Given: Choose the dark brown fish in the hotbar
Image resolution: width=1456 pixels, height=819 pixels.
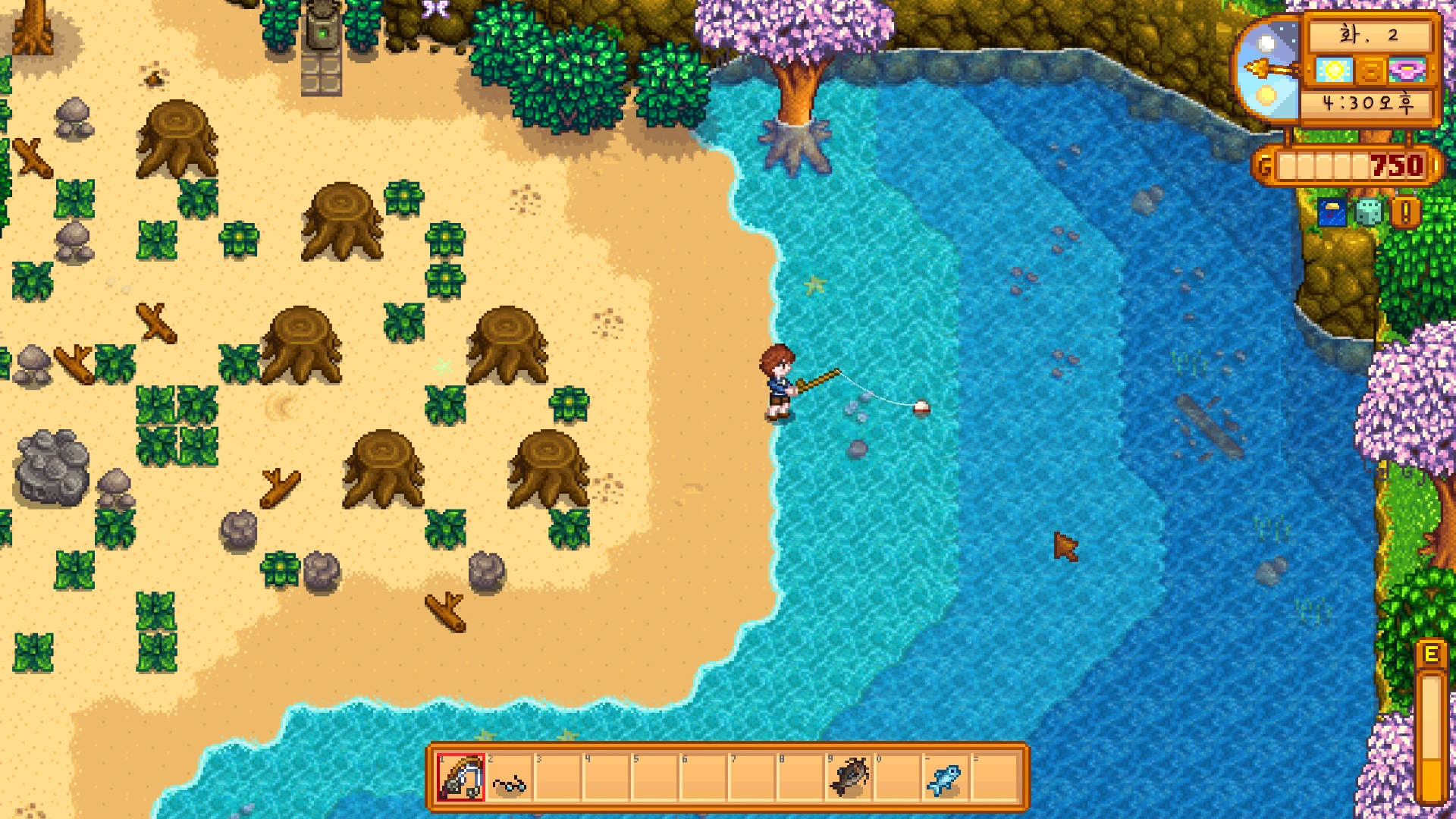Looking at the screenshot, I should point(849,777).
